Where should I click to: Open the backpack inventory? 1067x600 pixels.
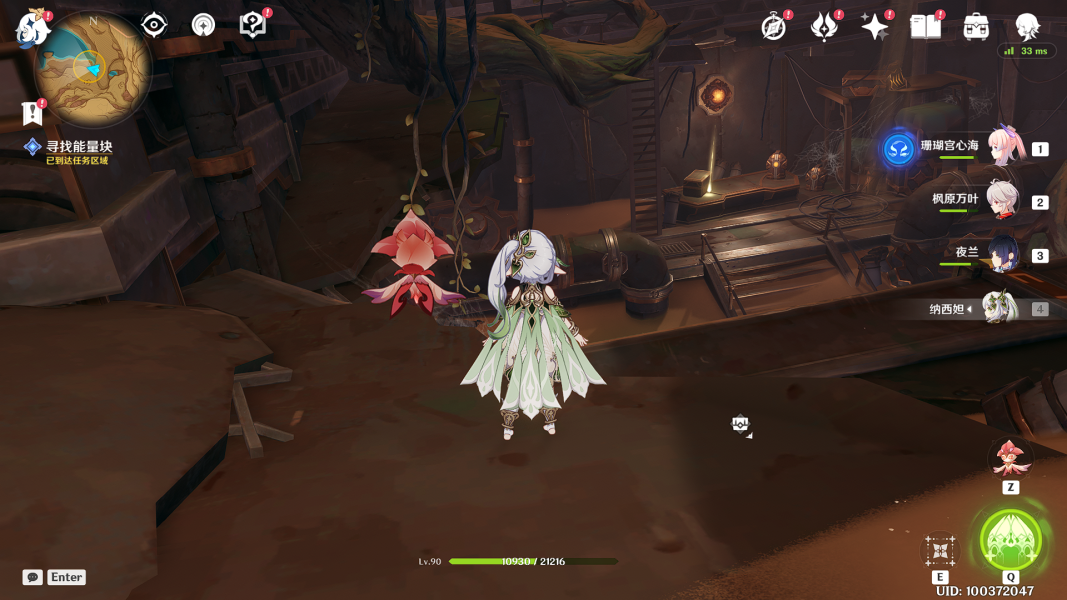click(976, 27)
